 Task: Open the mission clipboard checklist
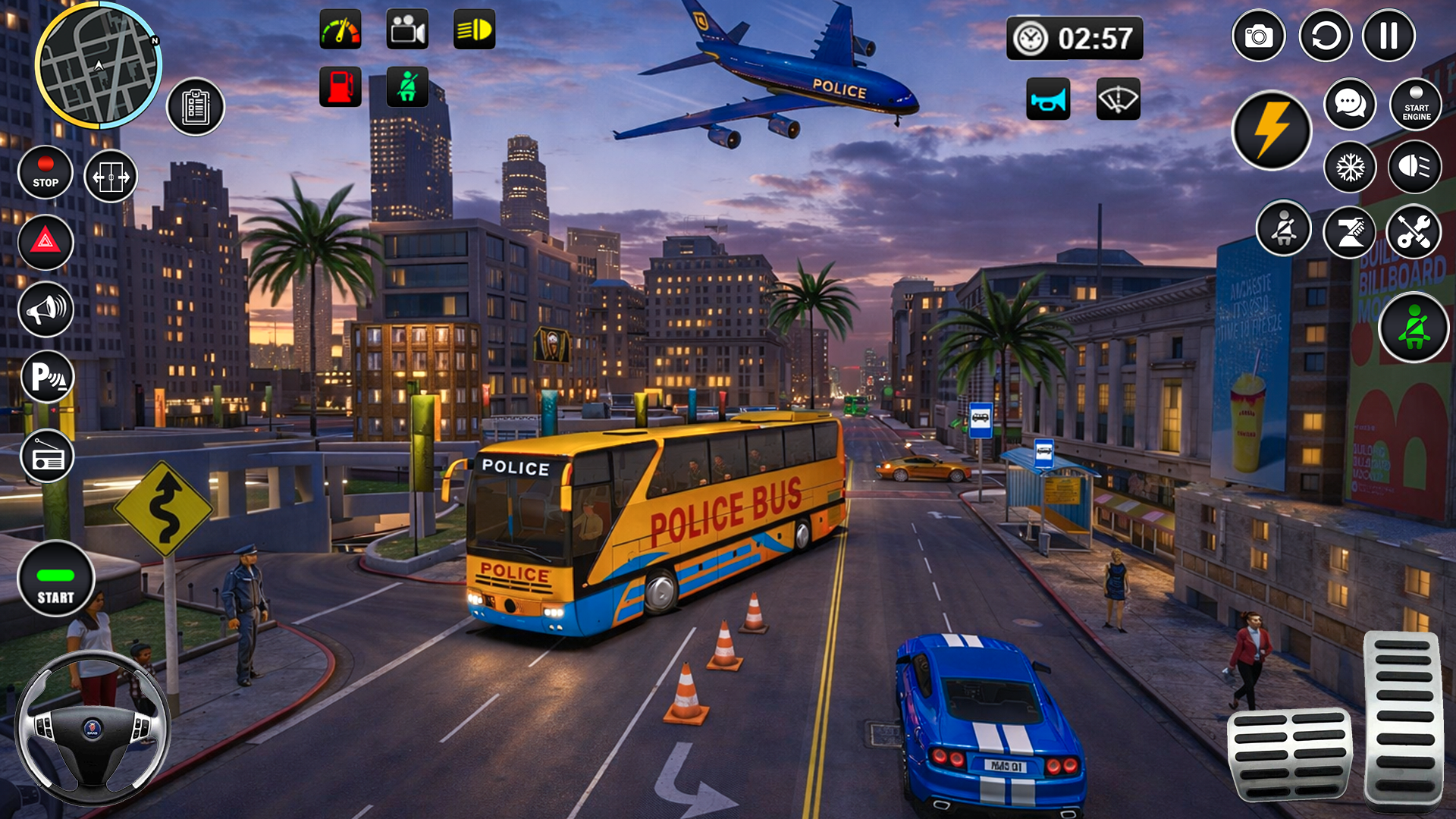(x=196, y=106)
